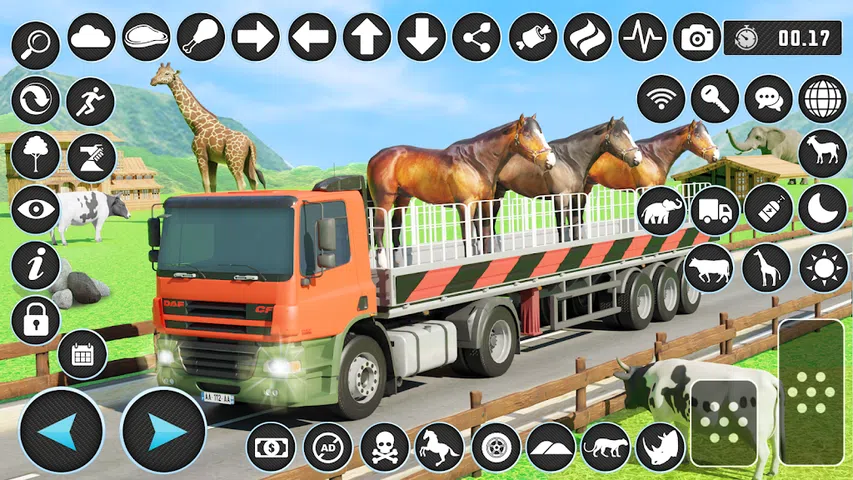Click the skull and crossbones icon
Viewport: 853px width, 480px height.
pyautogui.click(x=384, y=447)
